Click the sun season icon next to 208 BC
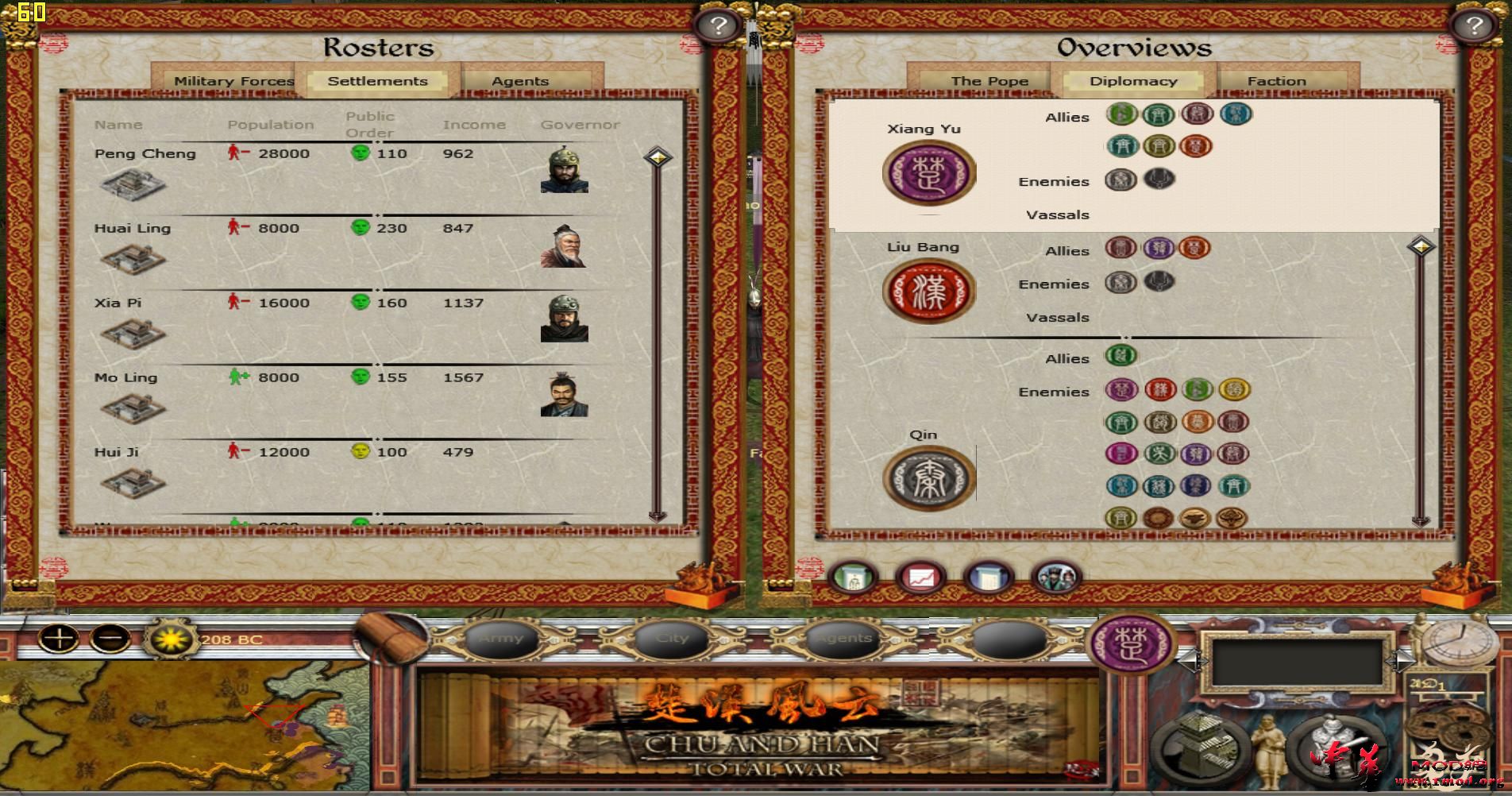Viewport: 1512px width, 796px height. tap(172, 640)
